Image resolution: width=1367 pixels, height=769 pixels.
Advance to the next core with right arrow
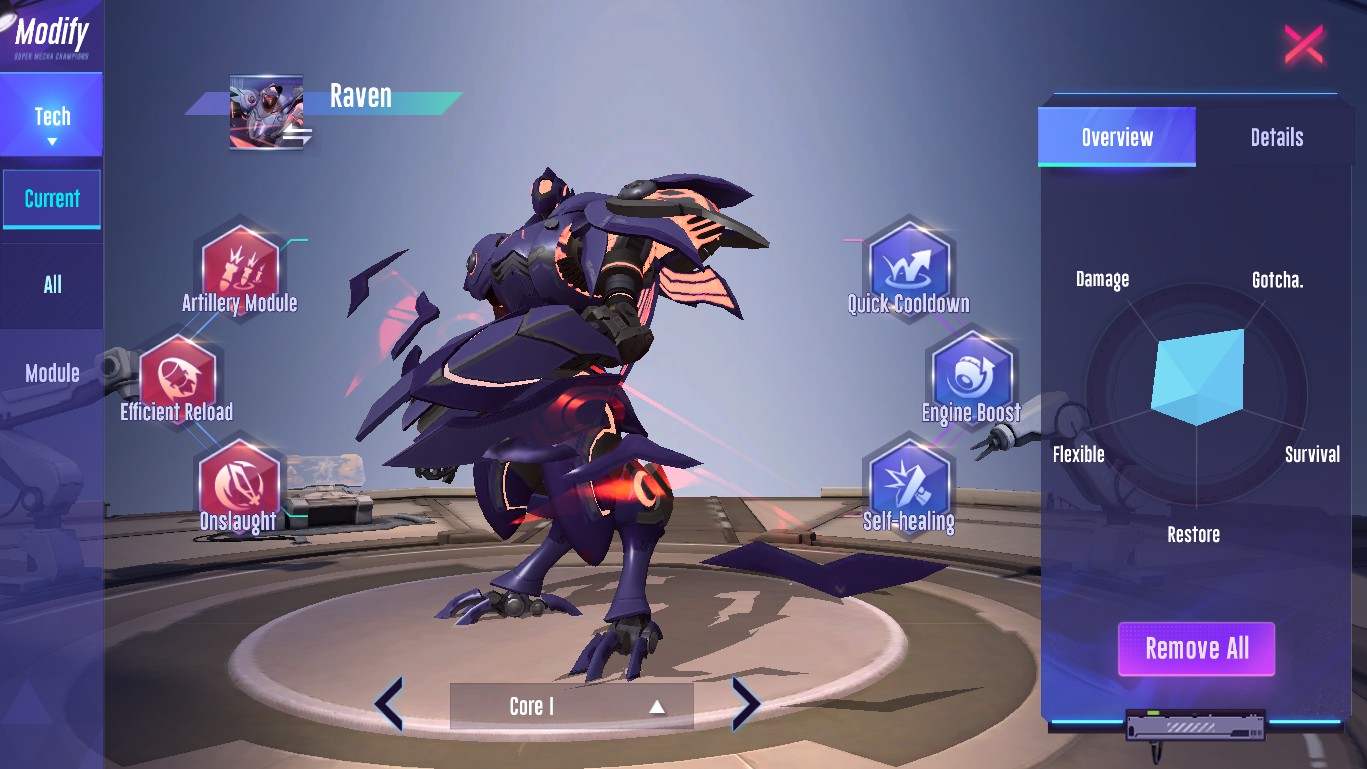pos(746,704)
